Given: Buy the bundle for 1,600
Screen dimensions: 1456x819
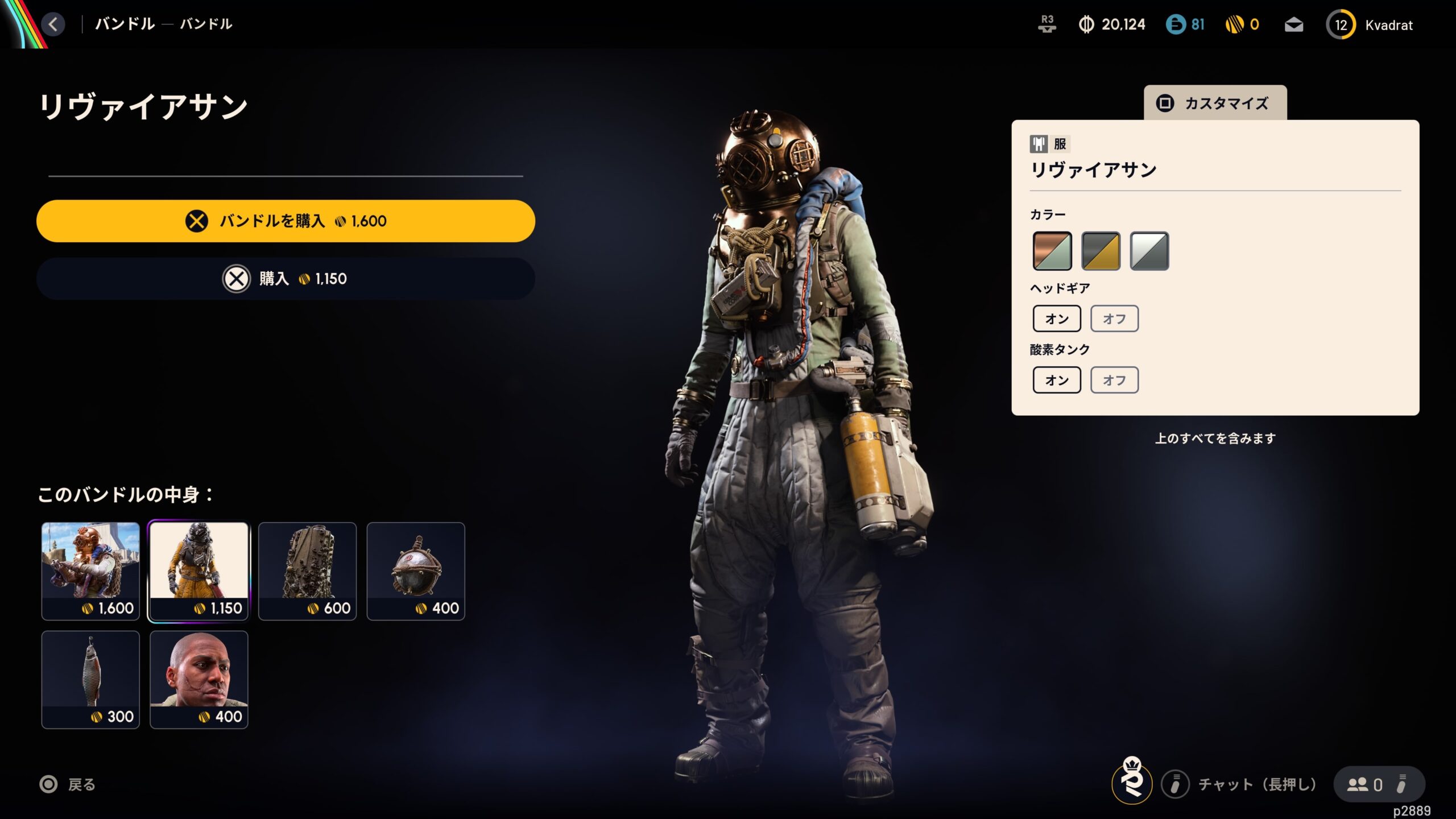Looking at the screenshot, I should click(286, 221).
